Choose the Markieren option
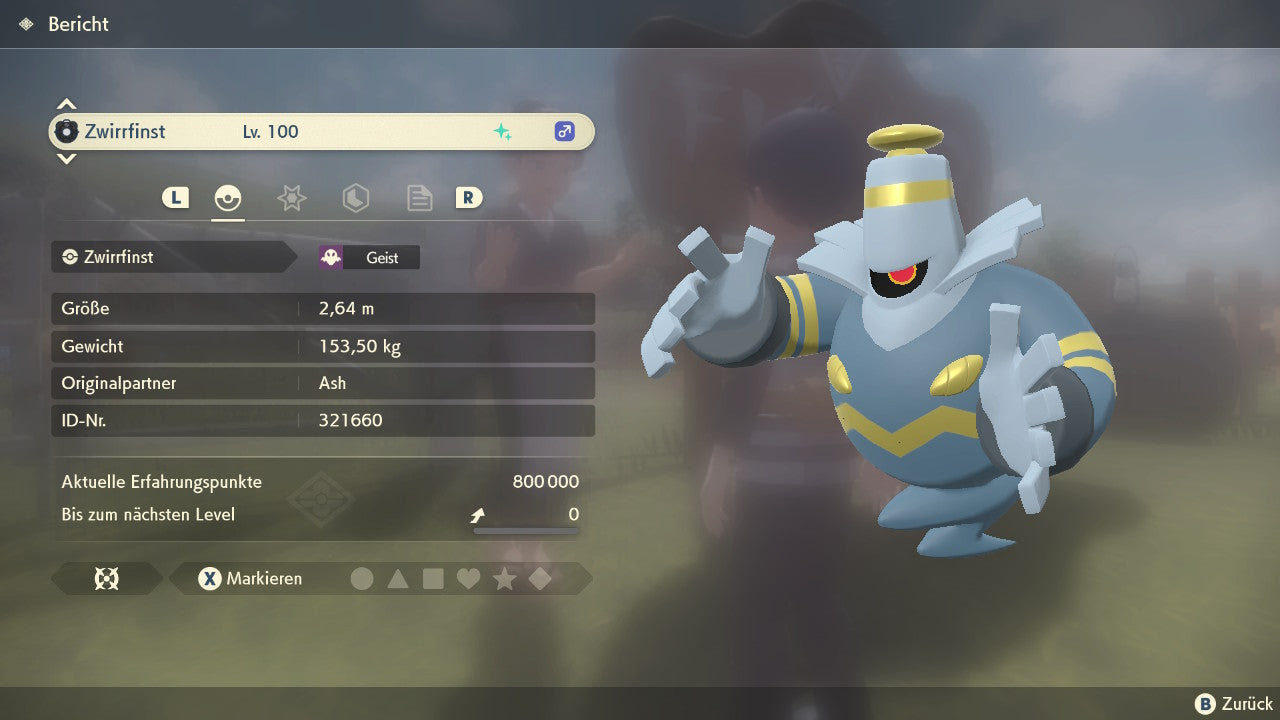The width and height of the screenshot is (1280, 720). click(x=250, y=578)
